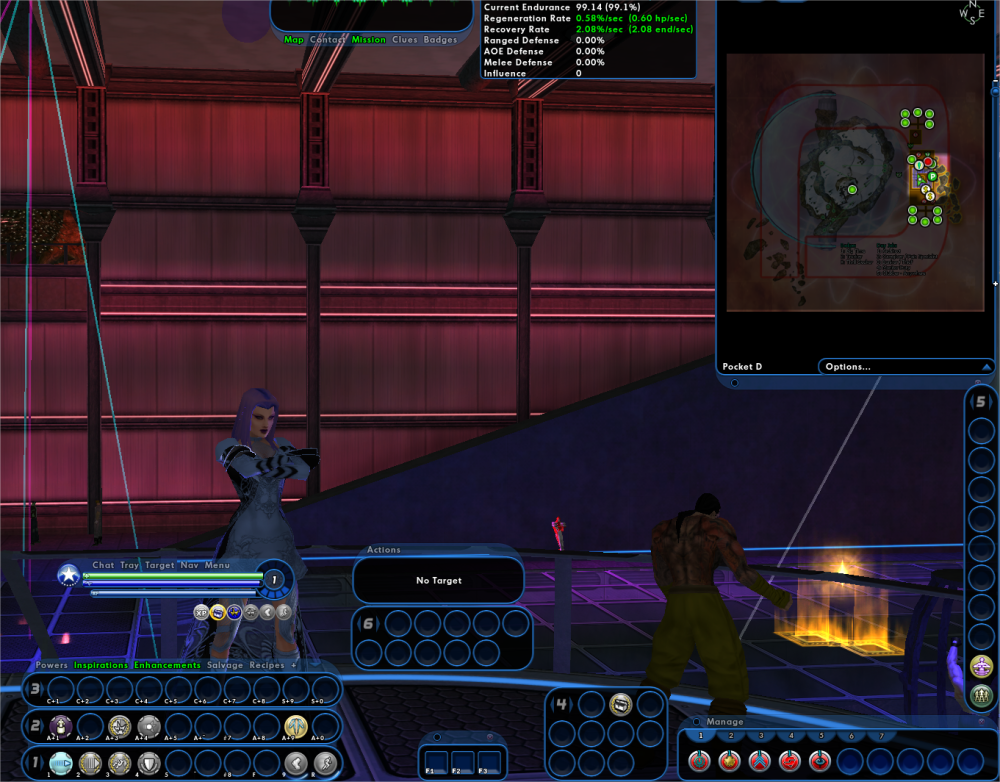
Task: Open the Inspirations tab
Action: point(101,665)
